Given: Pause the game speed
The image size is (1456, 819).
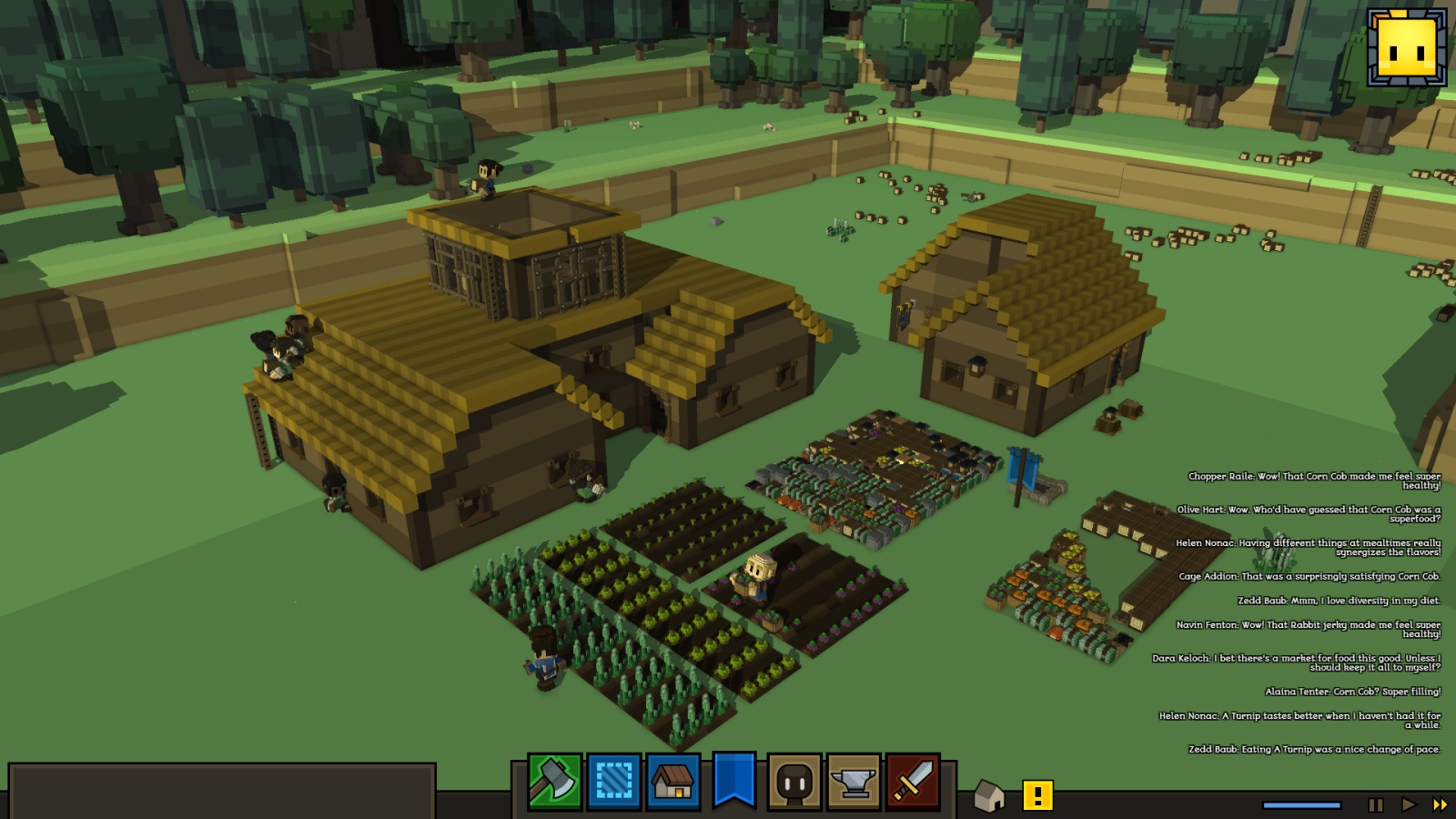Looking at the screenshot, I should click(x=1376, y=804).
